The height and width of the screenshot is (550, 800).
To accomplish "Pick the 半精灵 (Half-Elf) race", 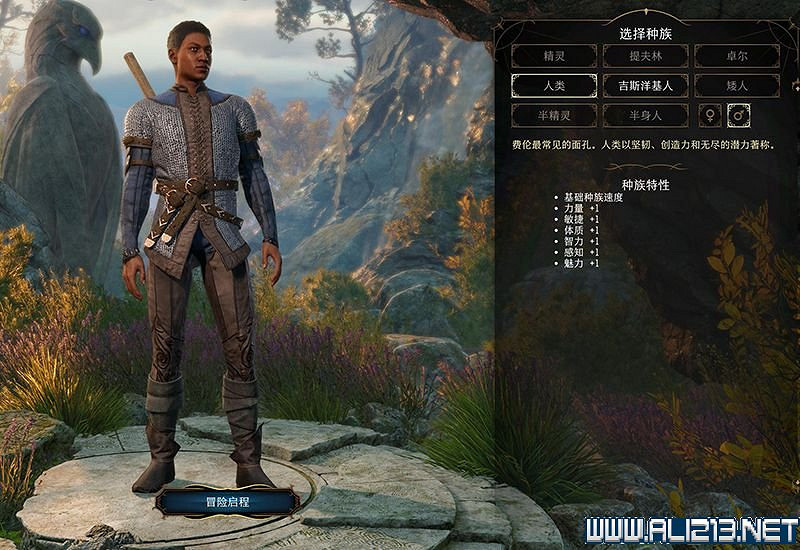I will pos(553,115).
